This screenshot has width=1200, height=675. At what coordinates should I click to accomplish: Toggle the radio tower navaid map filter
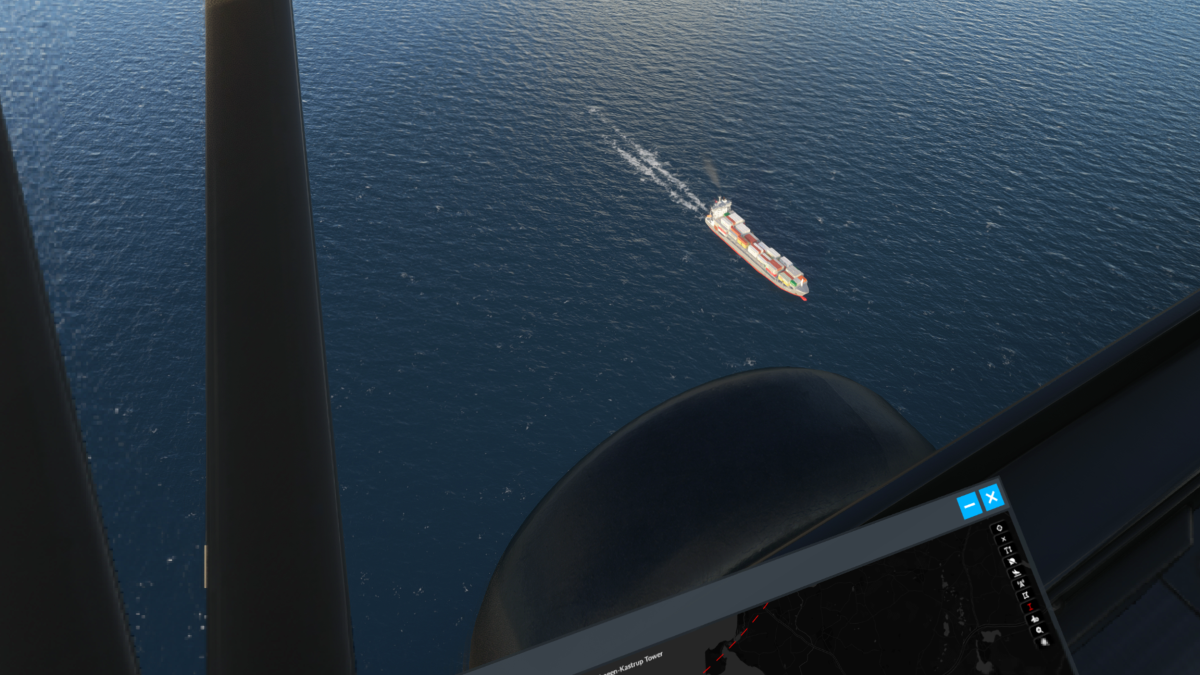coord(1019,584)
